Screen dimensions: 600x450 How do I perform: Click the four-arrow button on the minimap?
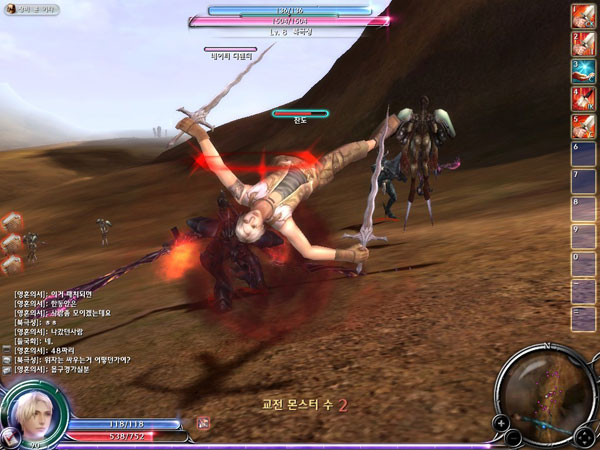(584, 435)
